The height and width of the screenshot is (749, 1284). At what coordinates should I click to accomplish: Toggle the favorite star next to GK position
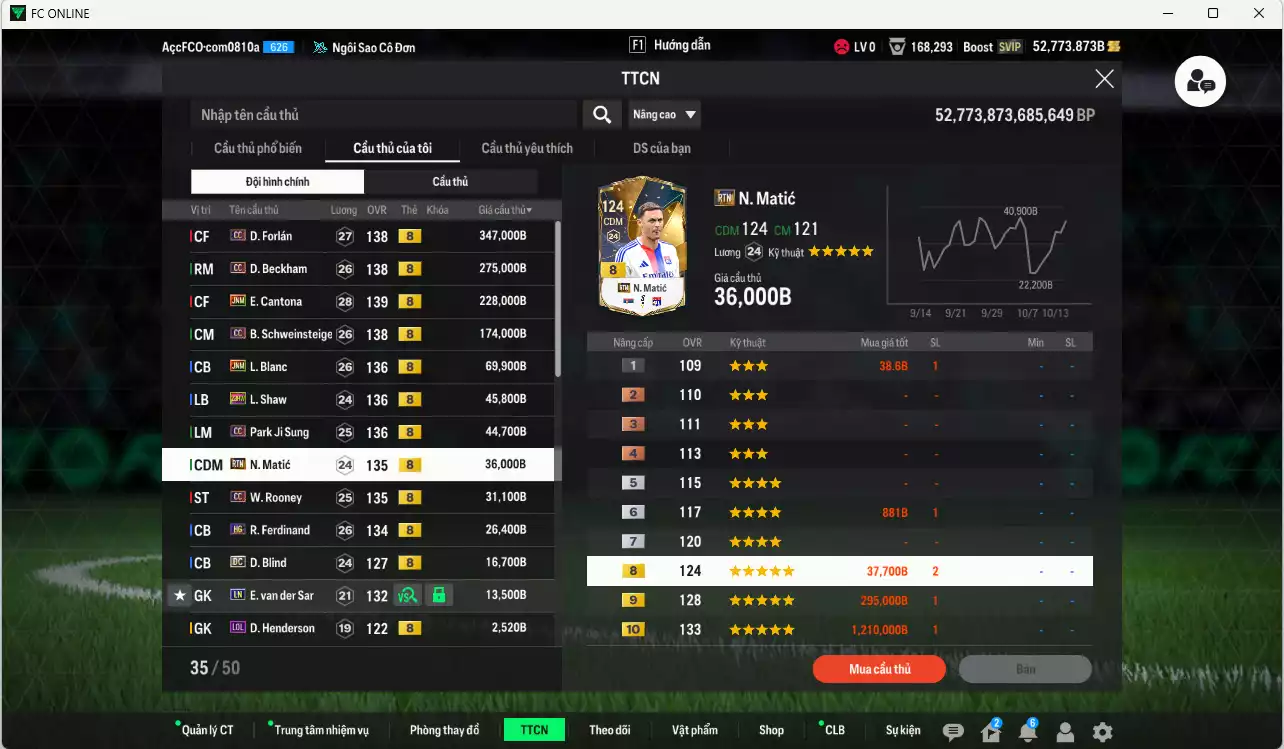180,595
